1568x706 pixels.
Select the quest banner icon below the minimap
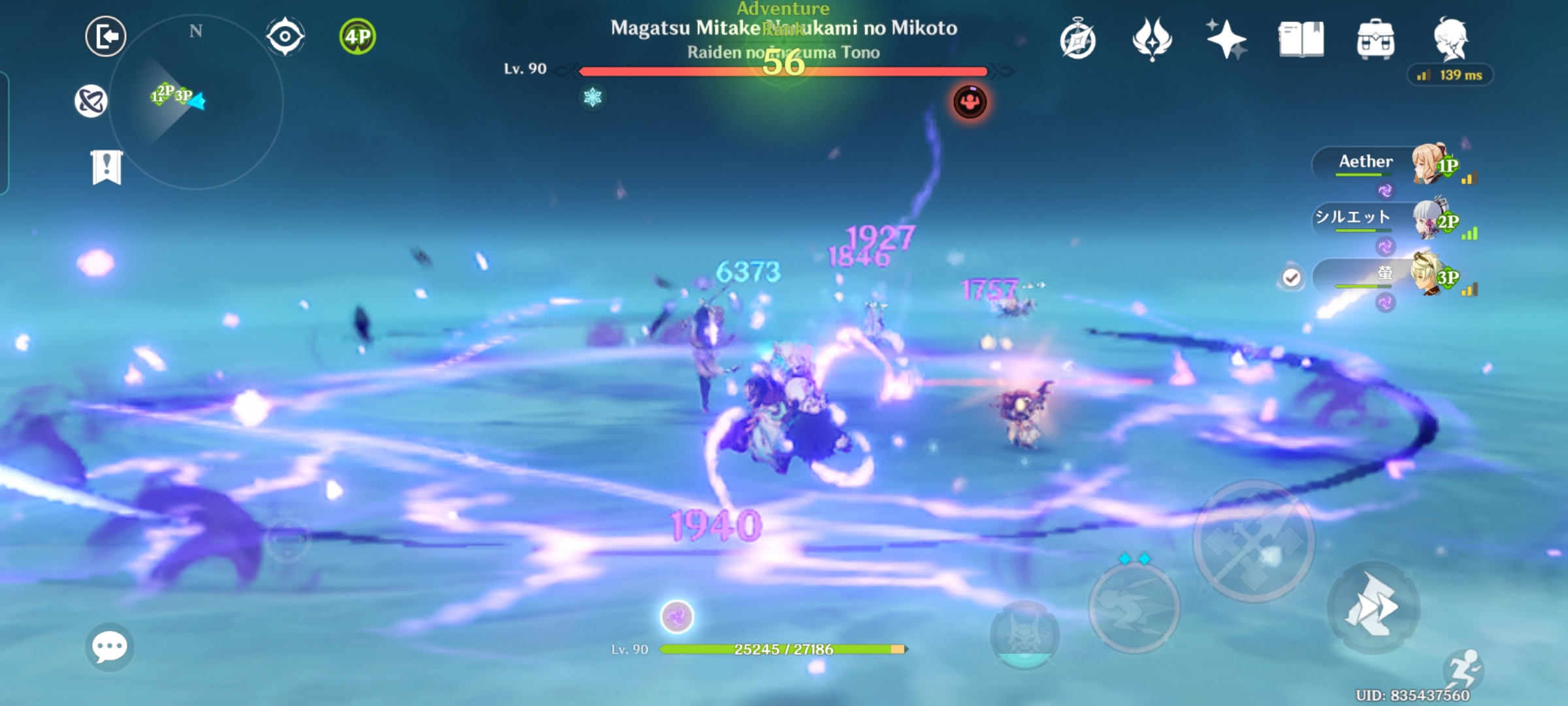pos(106,168)
